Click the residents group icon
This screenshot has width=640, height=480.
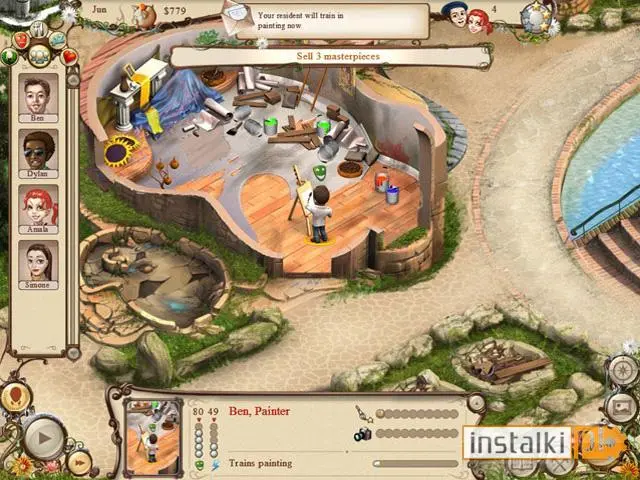(x=39, y=55)
